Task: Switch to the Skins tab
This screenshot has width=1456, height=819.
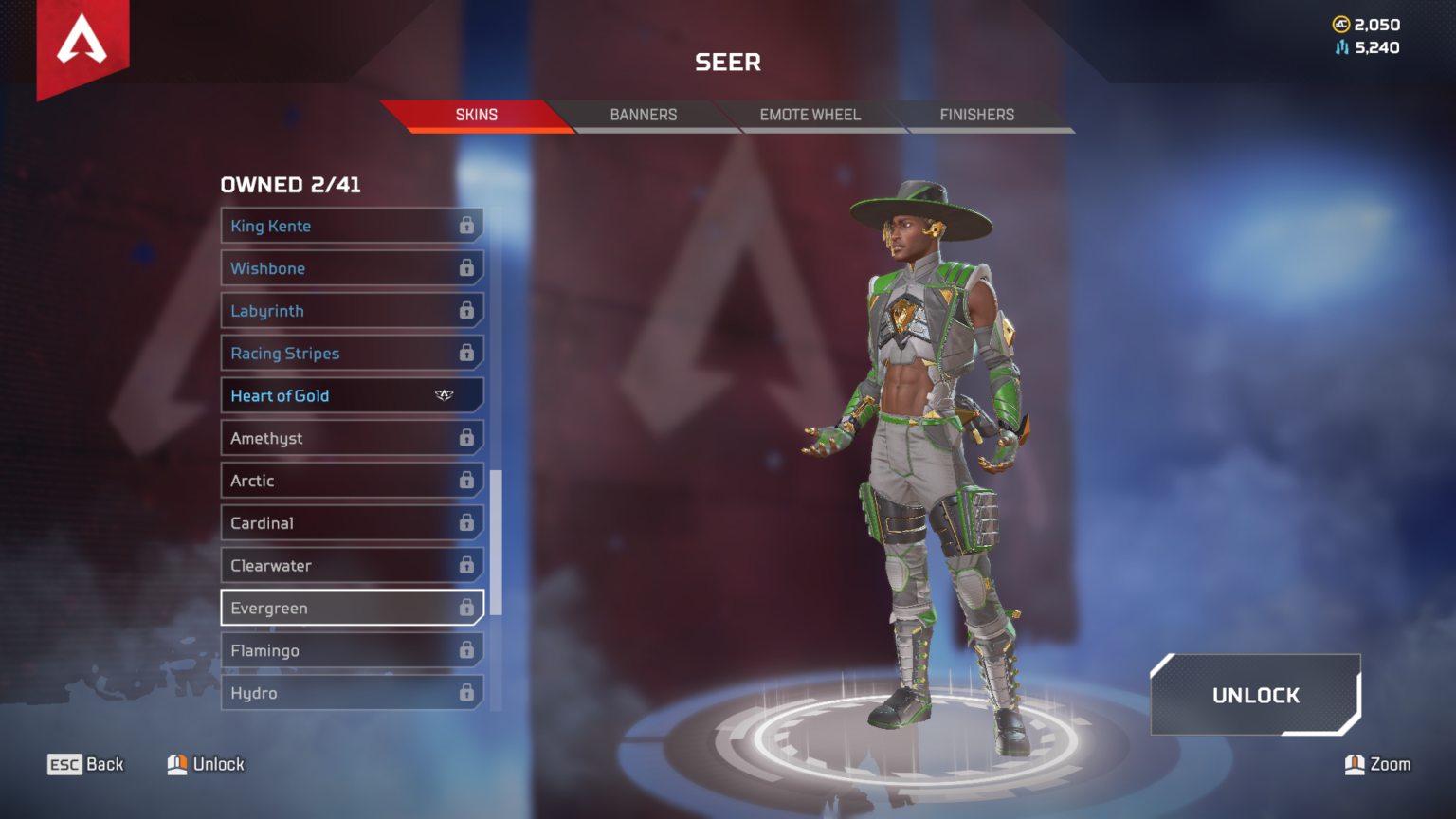Action: 476,115
